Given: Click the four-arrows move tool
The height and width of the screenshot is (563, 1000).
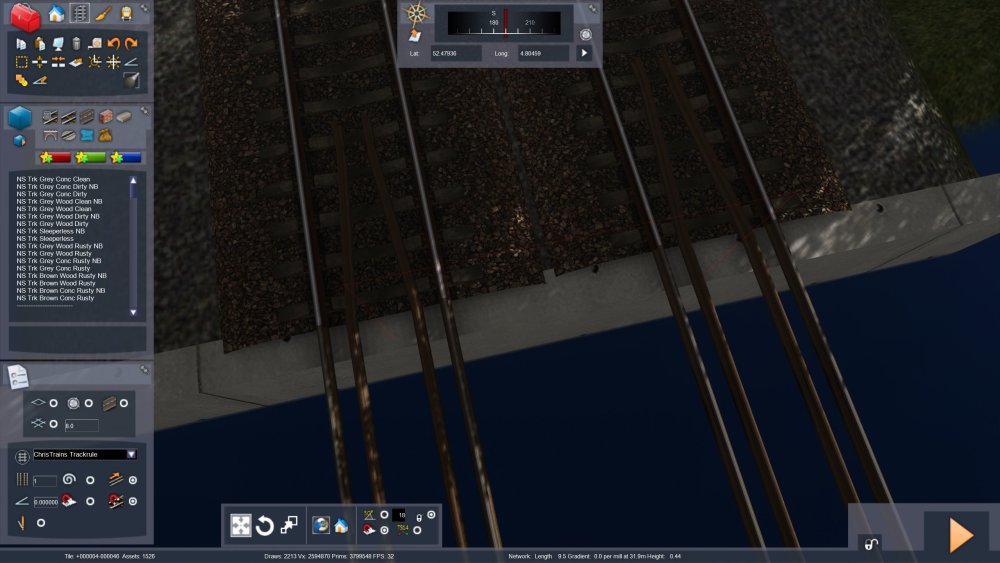Looking at the screenshot, I should pos(241,525).
